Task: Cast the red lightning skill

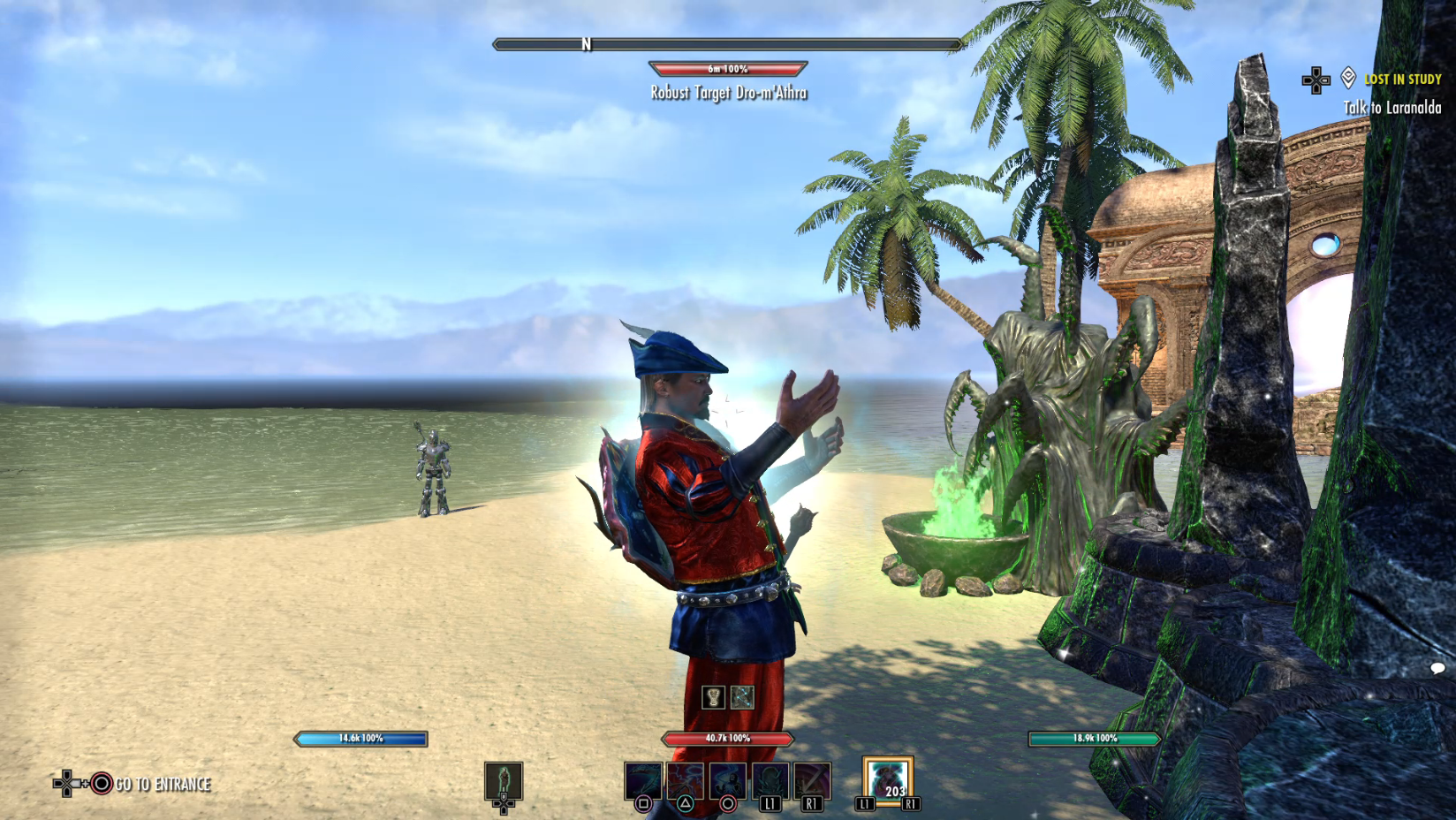Action: [x=686, y=781]
